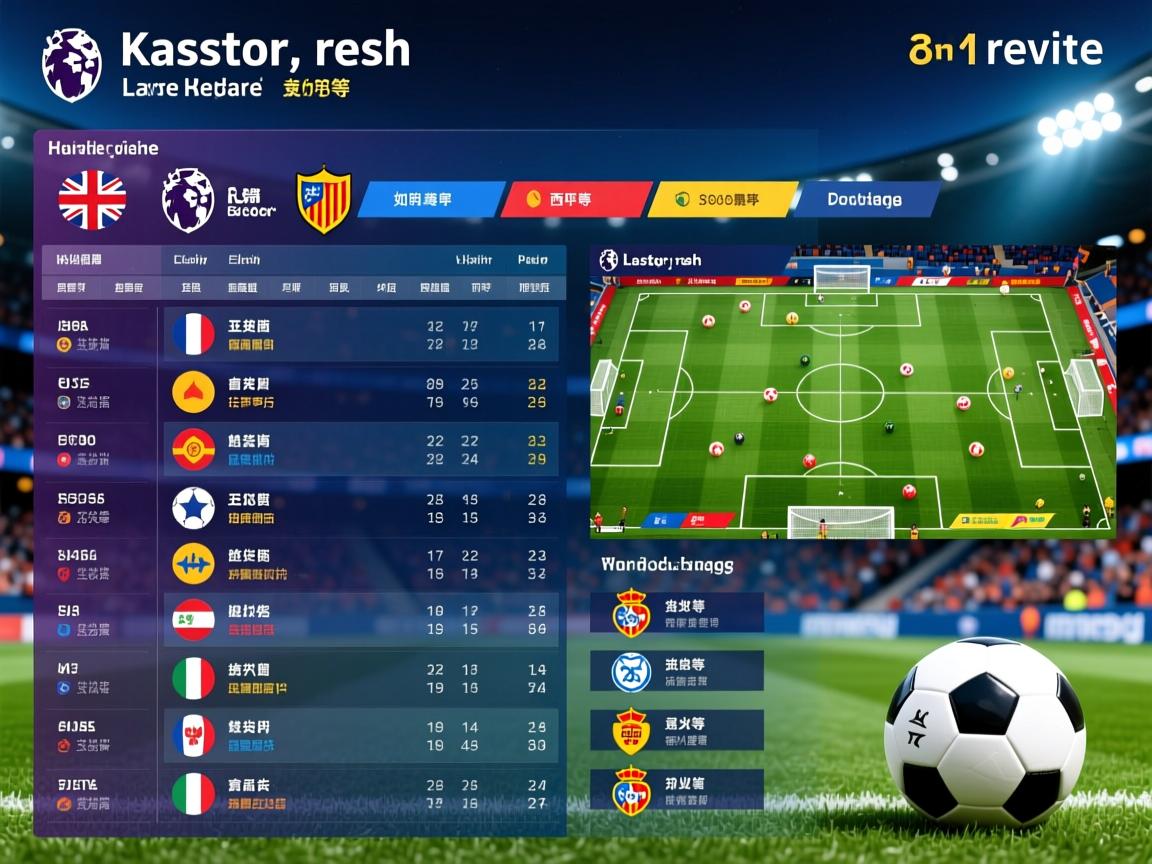Click the lion logo beside the Kasstor title

pyautogui.click(x=72, y=65)
